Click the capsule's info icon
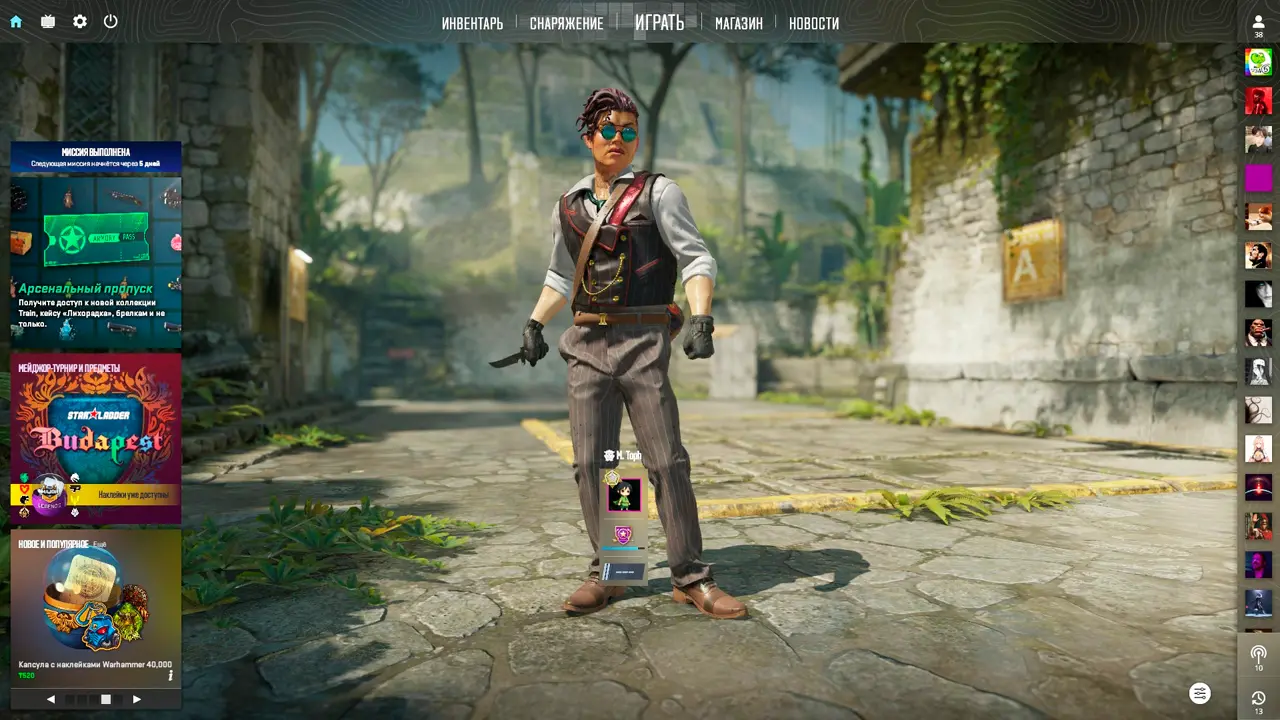 tap(170, 675)
